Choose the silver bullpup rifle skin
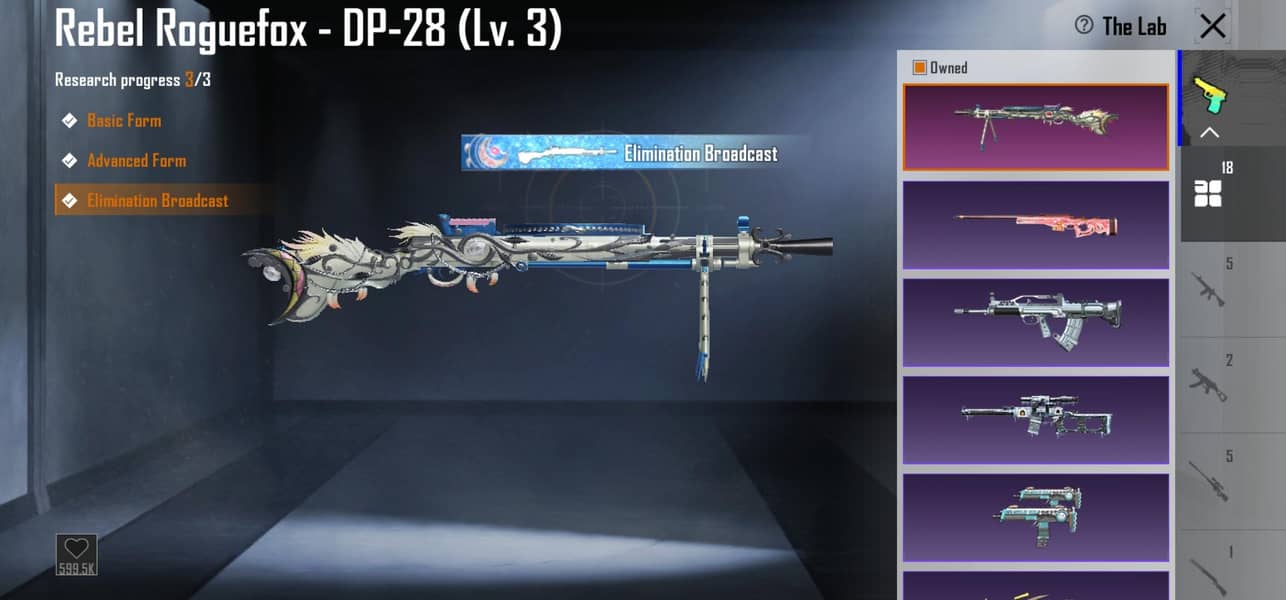This screenshot has height=600, width=1286. click(x=1035, y=322)
